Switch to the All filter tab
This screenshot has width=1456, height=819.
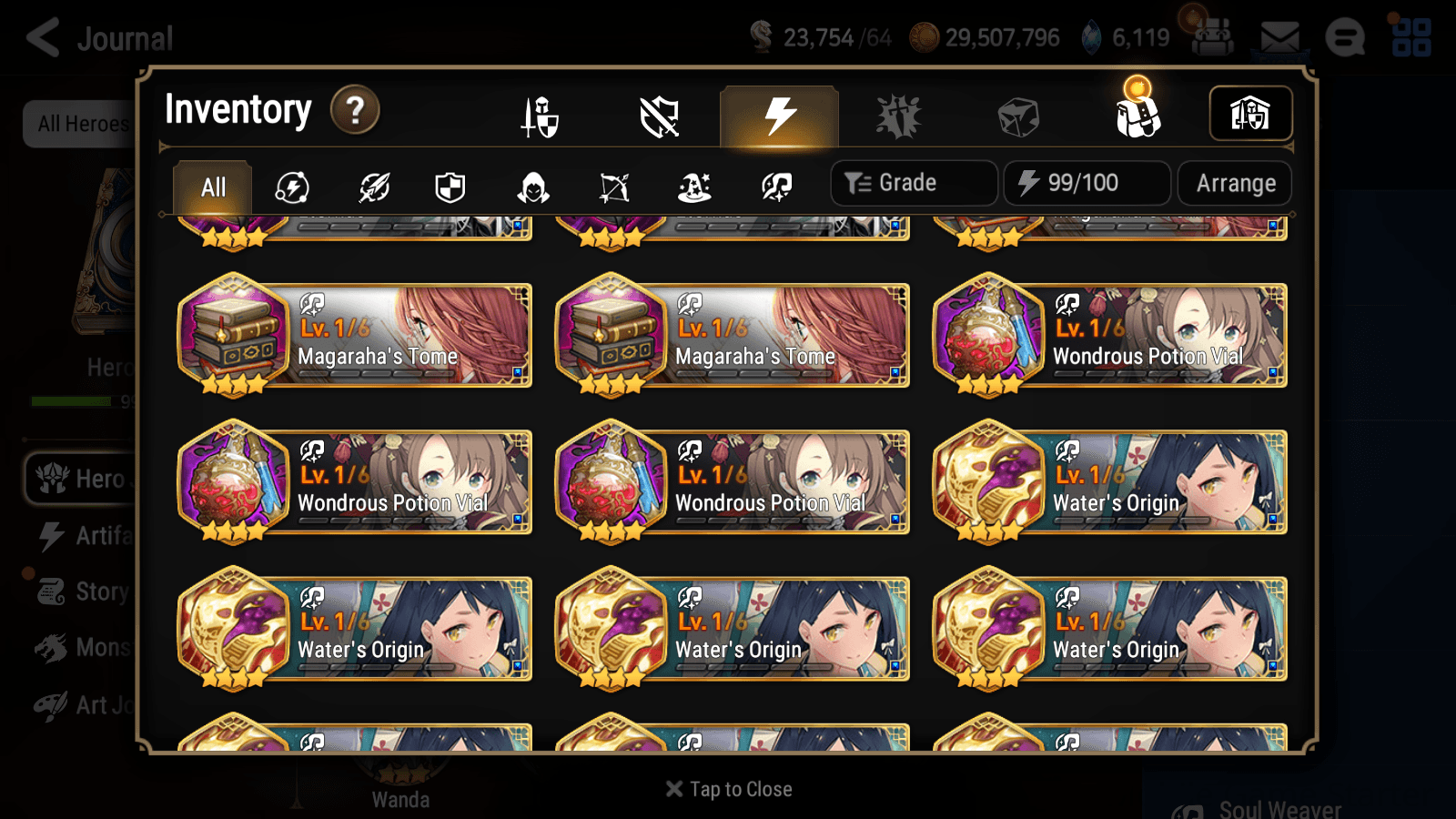point(211,187)
